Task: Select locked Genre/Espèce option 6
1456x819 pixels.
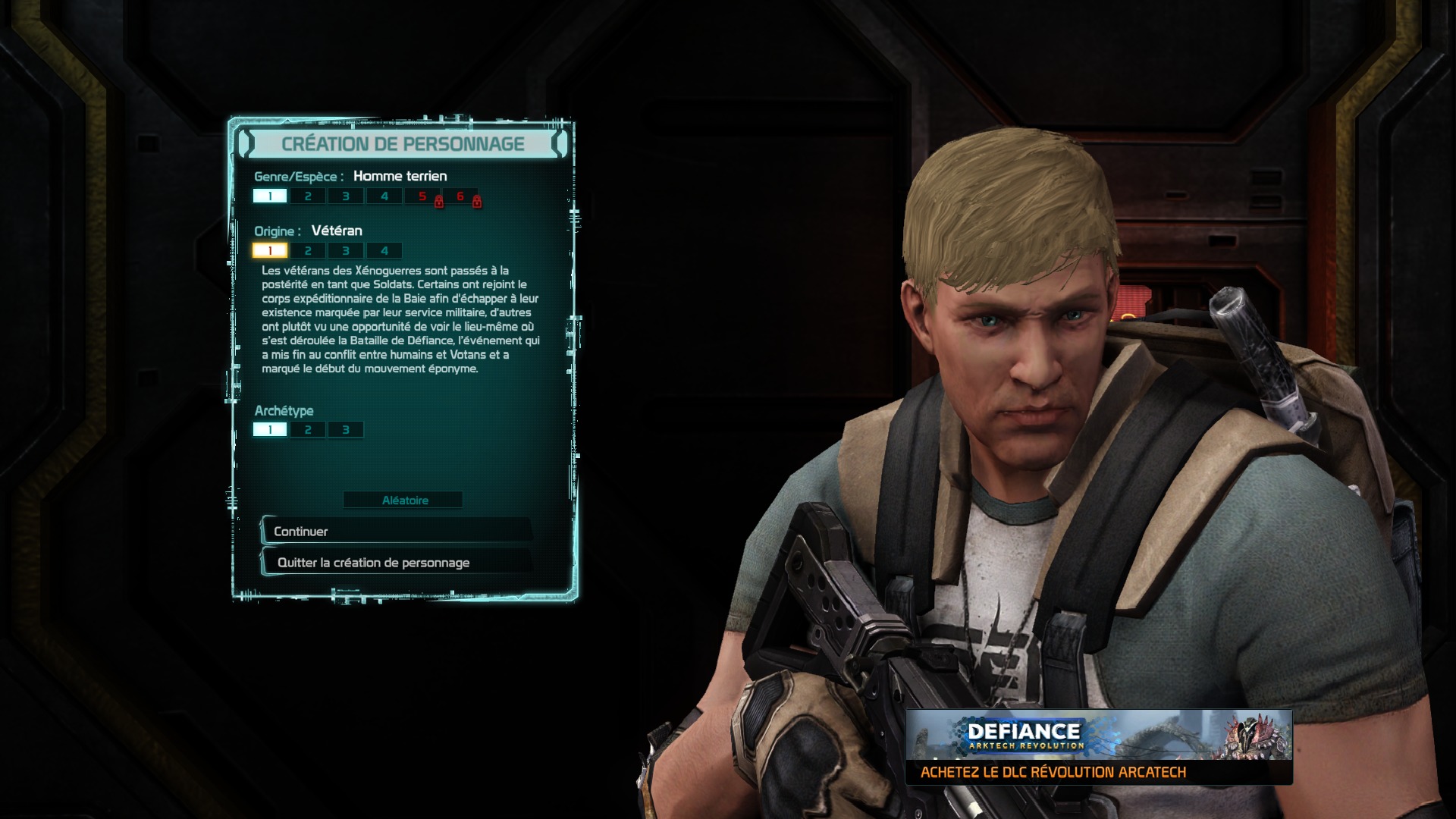Action: 460,196
